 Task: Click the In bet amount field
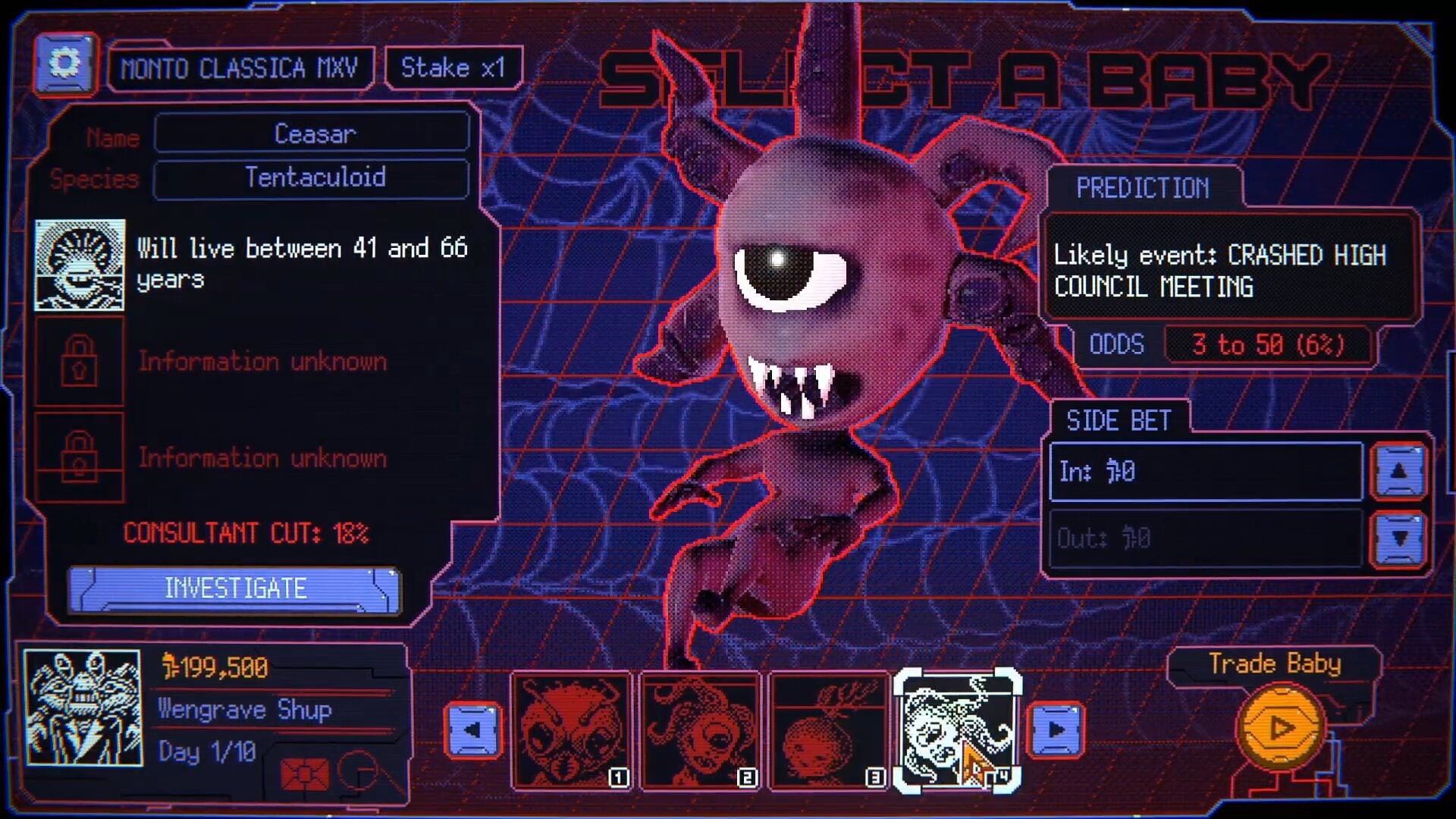point(1206,472)
